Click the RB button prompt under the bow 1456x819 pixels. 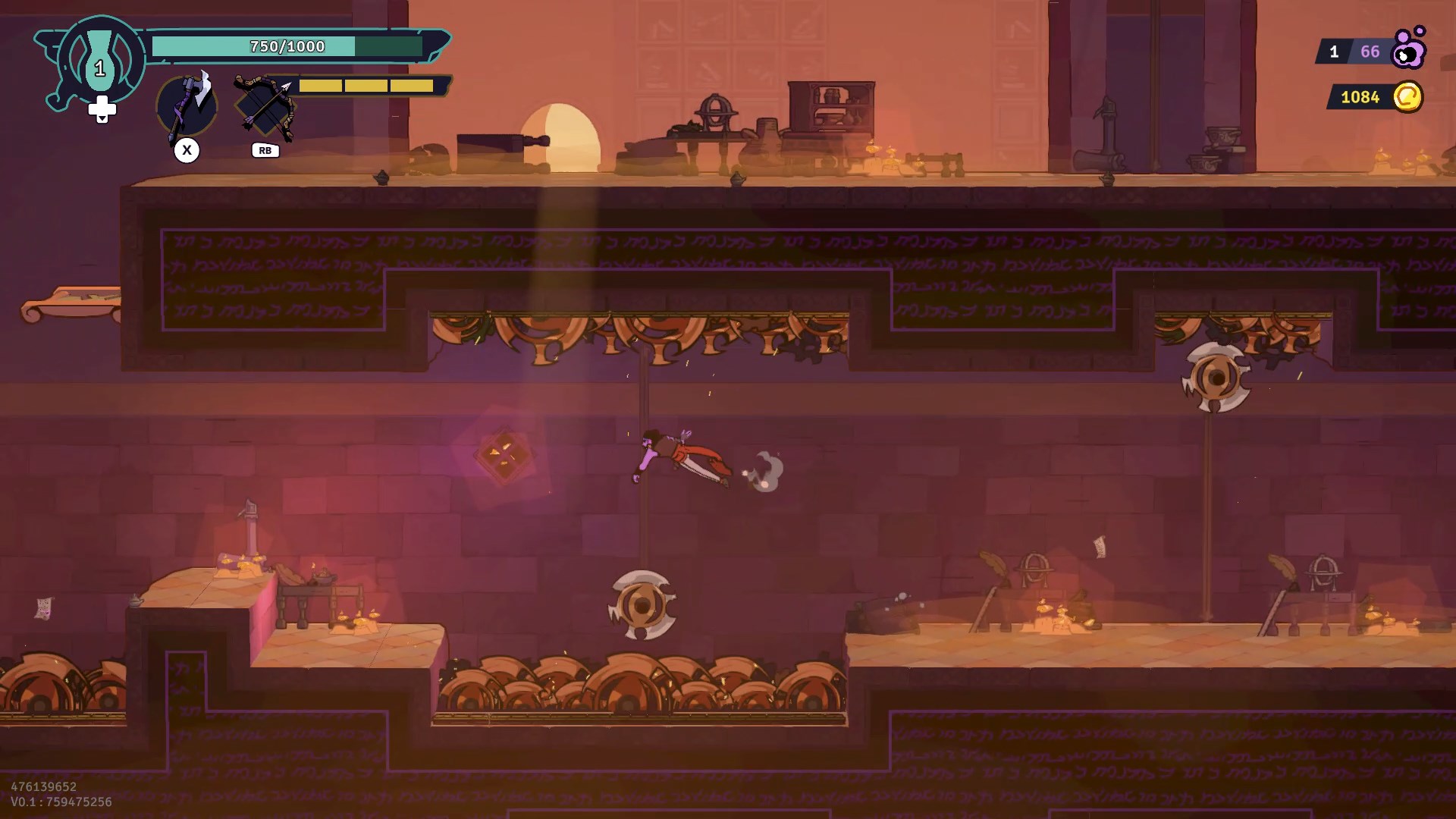click(x=265, y=150)
